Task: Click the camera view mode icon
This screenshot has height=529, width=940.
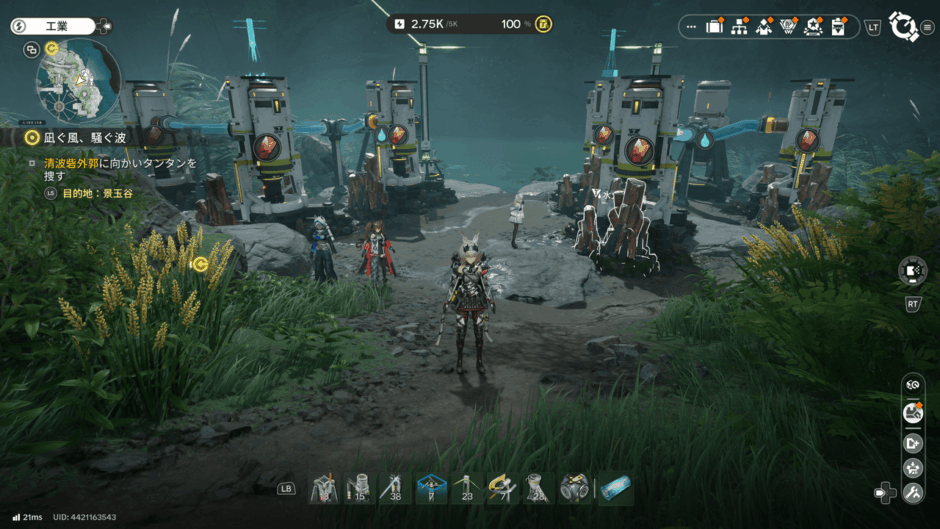Action: [x=912, y=269]
